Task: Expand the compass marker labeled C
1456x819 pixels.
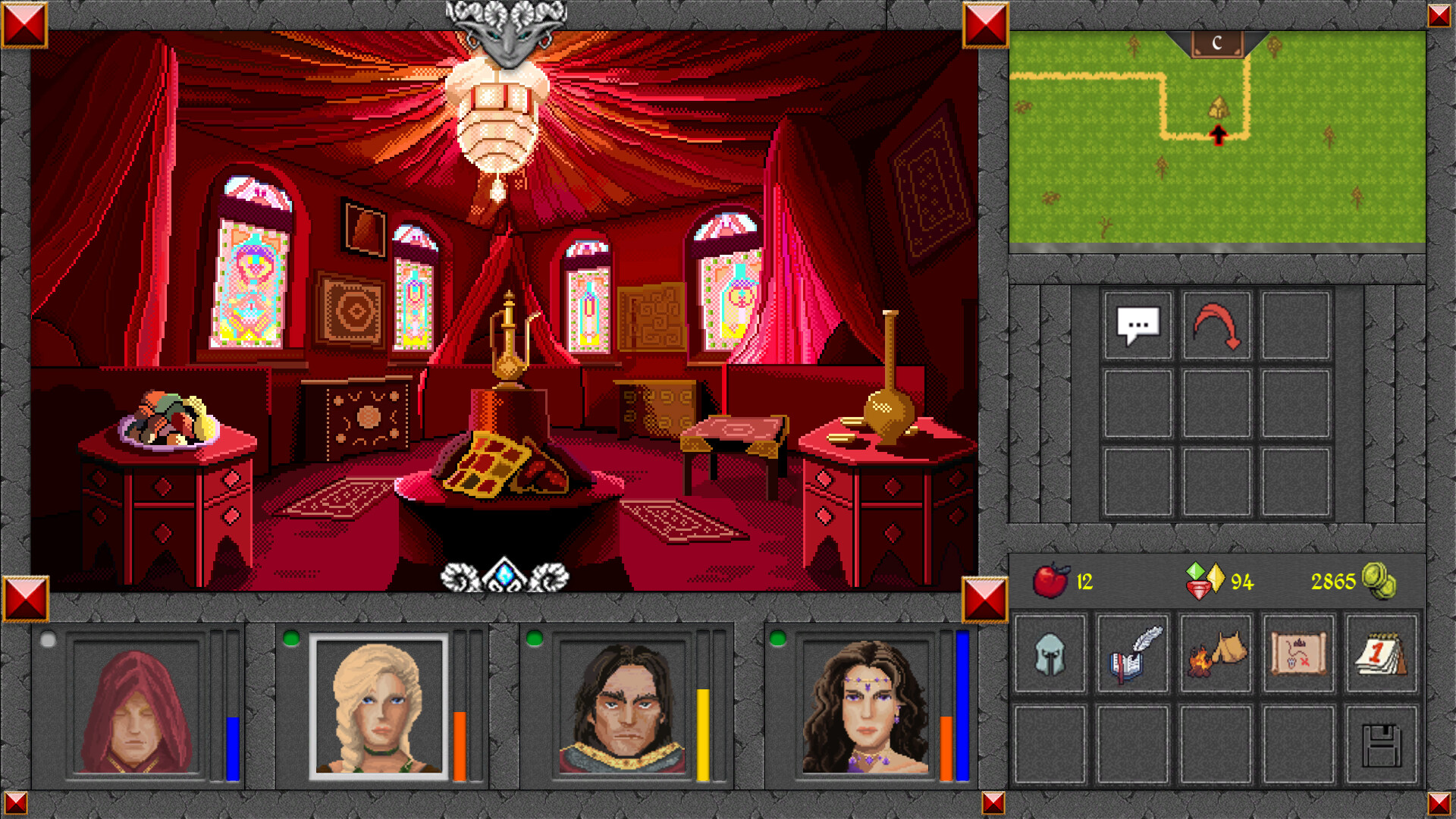Action: [x=1217, y=43]
